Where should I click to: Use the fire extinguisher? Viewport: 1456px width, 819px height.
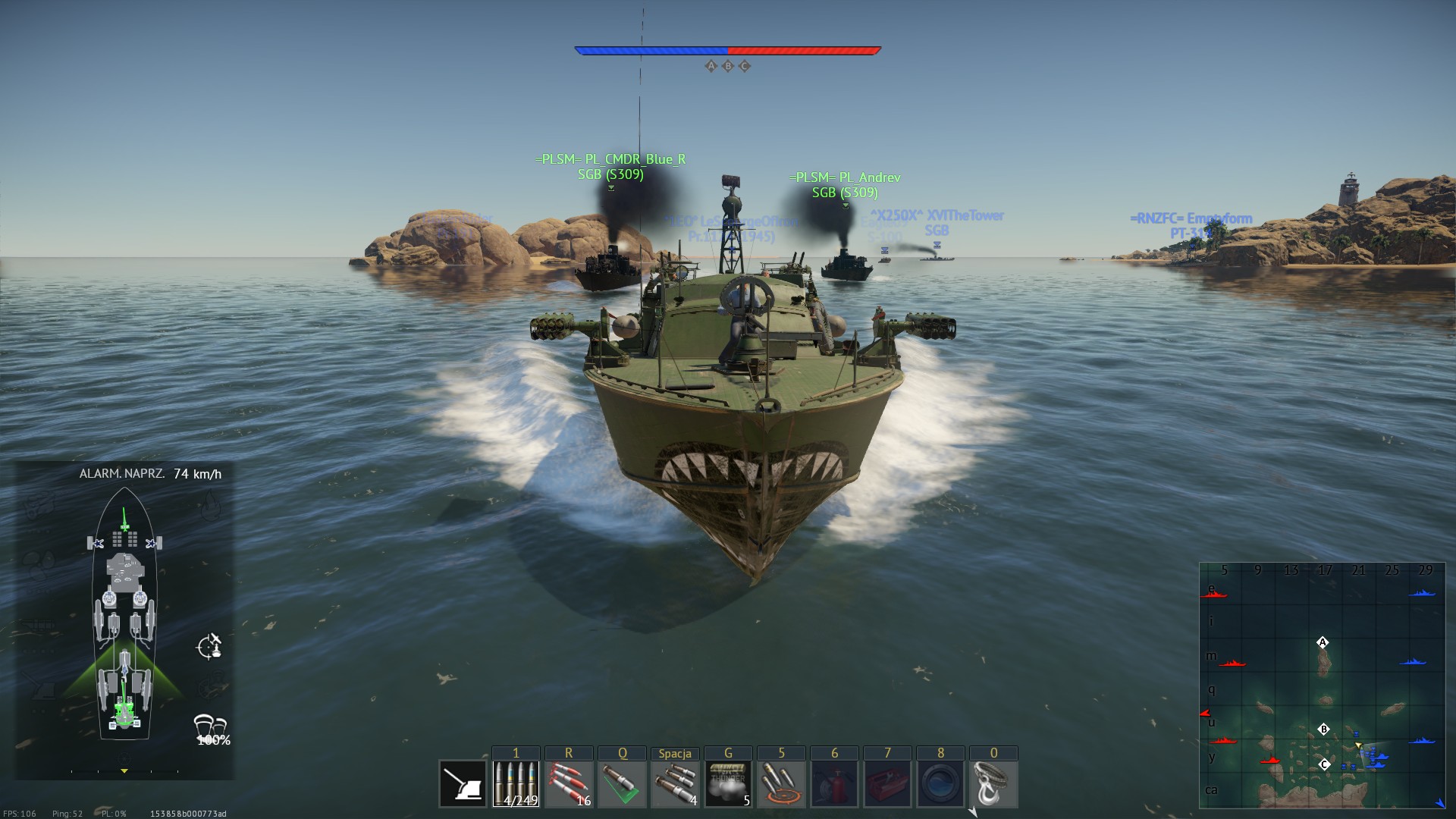click(834, 784)
